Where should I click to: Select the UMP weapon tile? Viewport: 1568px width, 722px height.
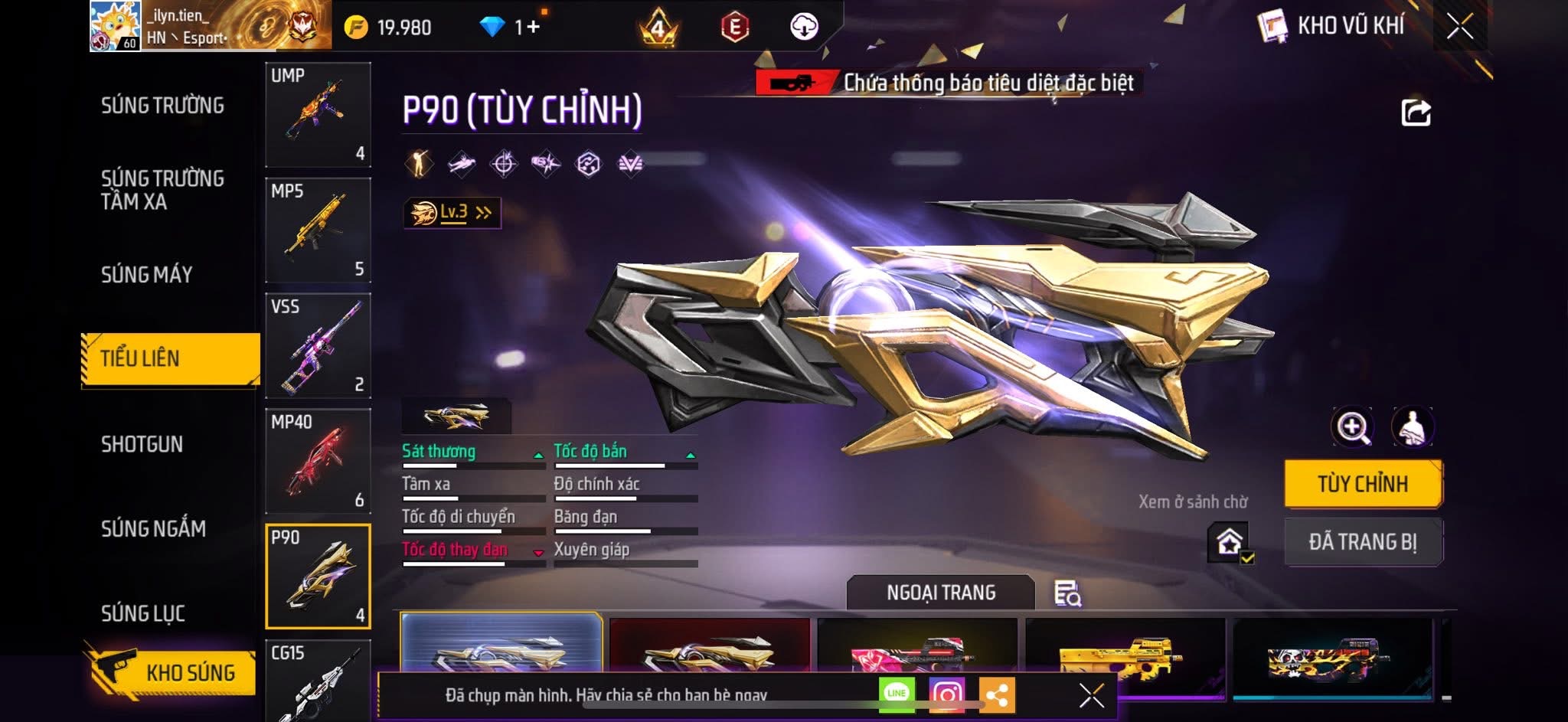318,114
